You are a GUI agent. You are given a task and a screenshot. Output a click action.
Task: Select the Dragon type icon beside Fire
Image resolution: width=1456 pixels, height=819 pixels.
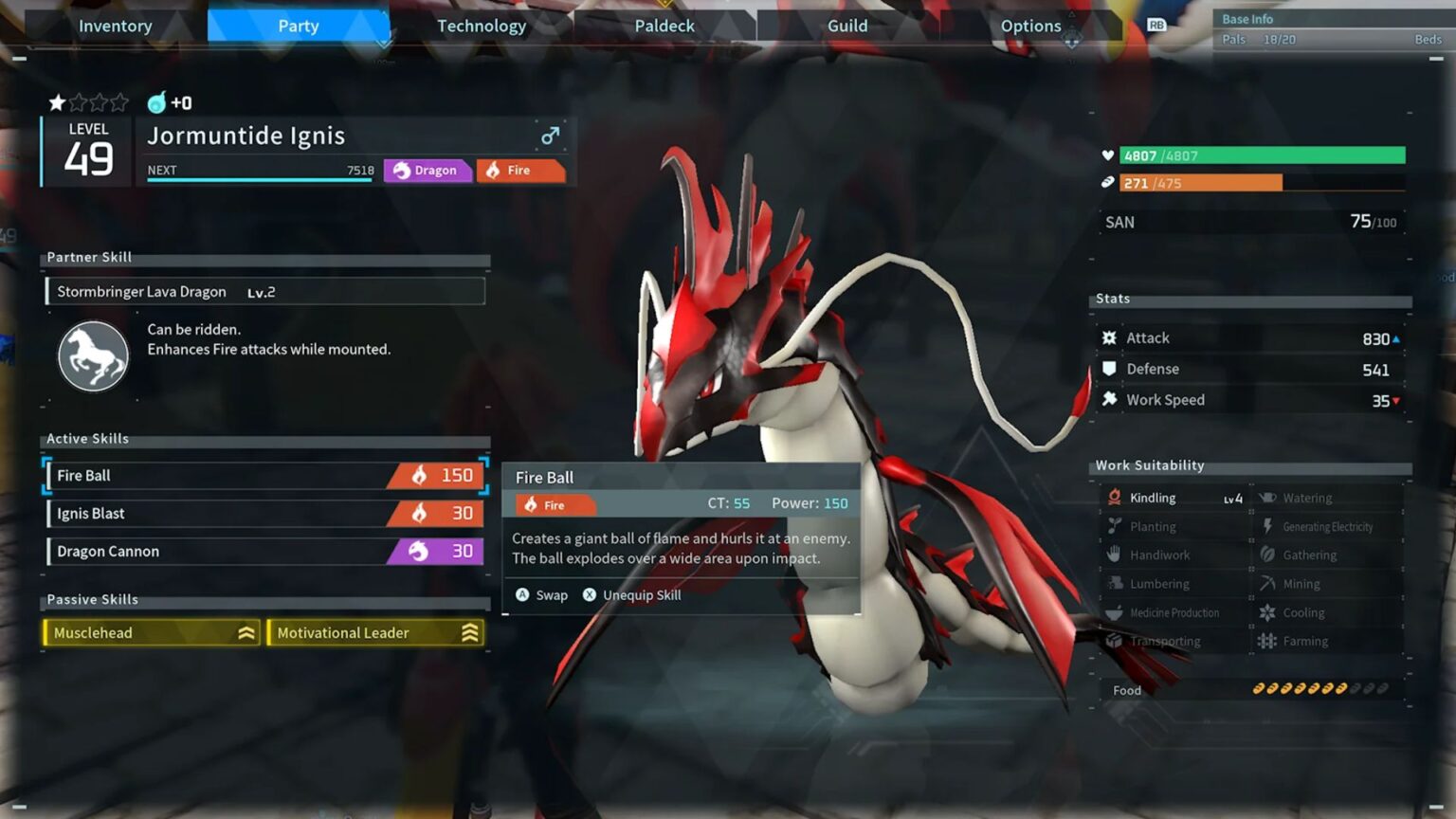pos(399,171)
